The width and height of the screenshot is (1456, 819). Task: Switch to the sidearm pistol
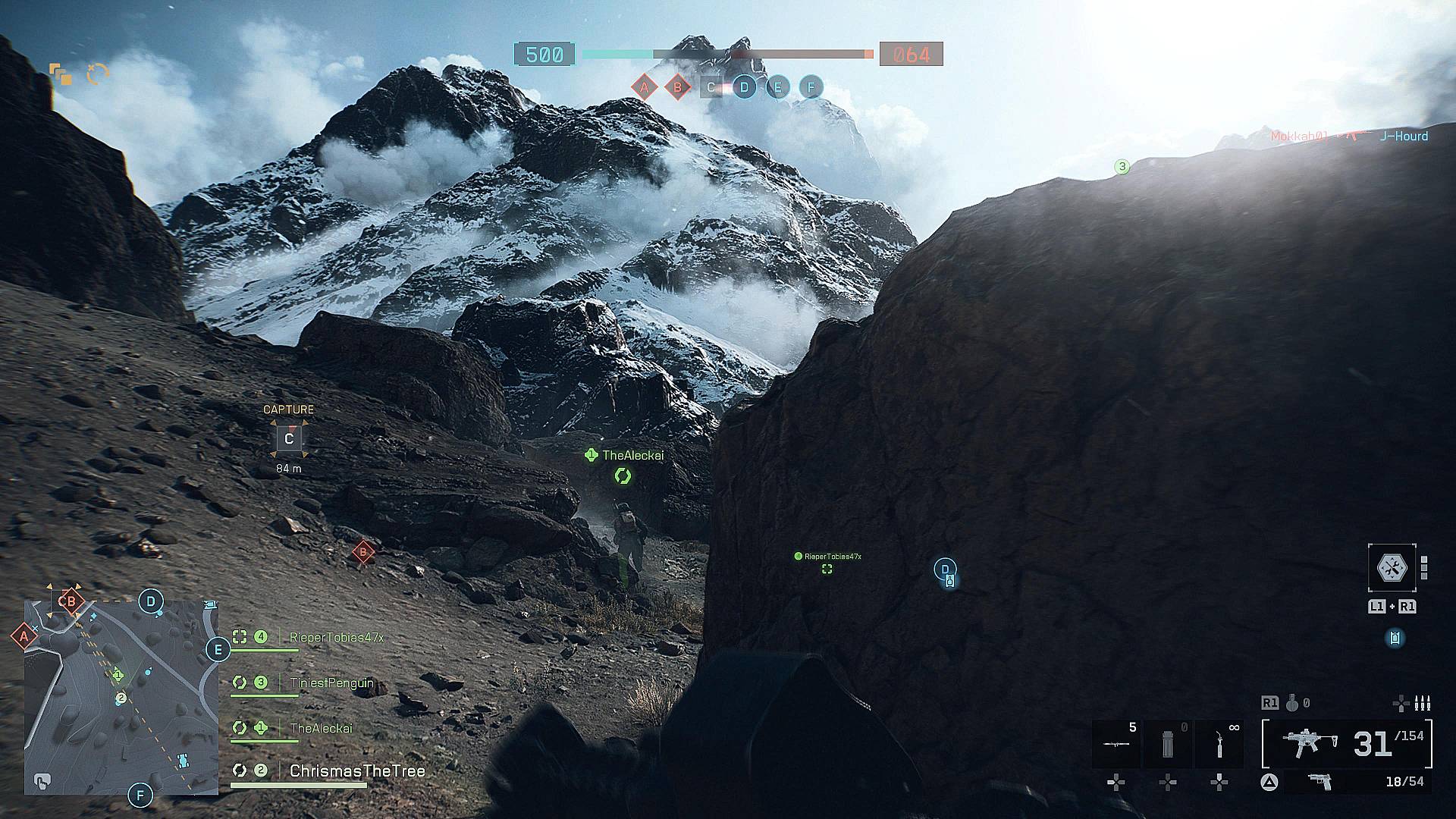[1321, 782]
